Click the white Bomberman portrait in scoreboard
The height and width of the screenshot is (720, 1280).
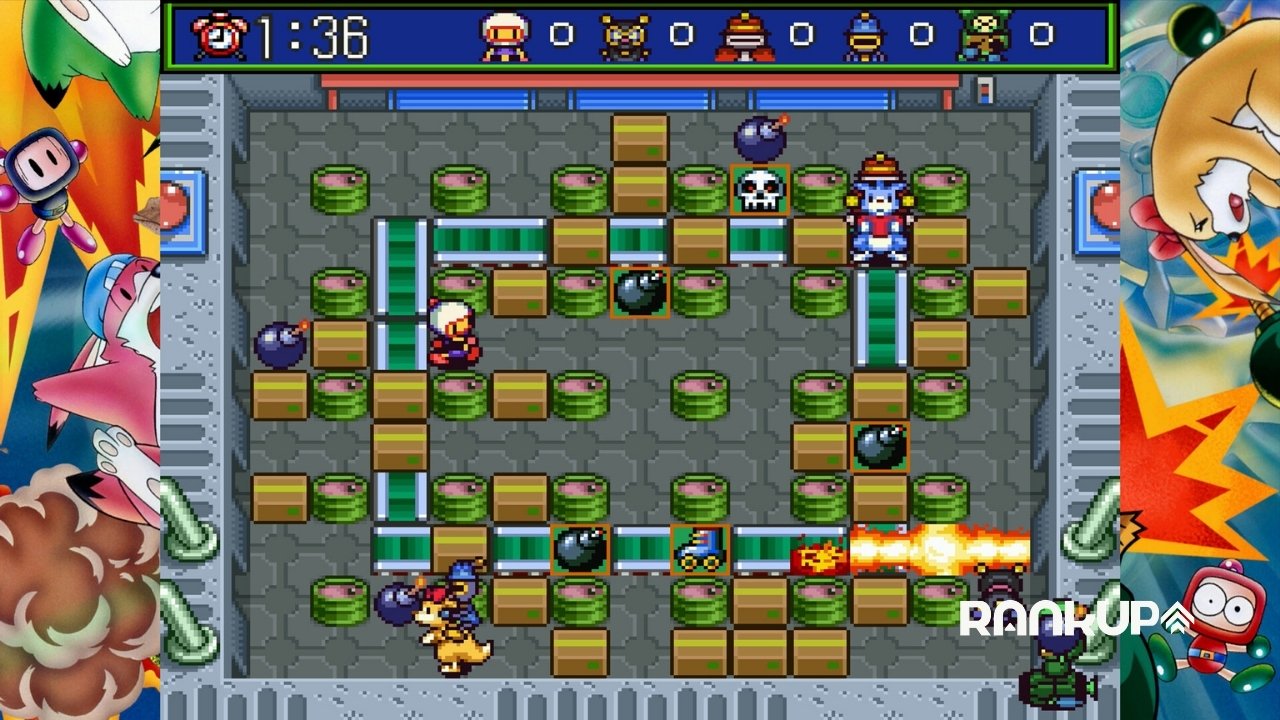(504, 37)
